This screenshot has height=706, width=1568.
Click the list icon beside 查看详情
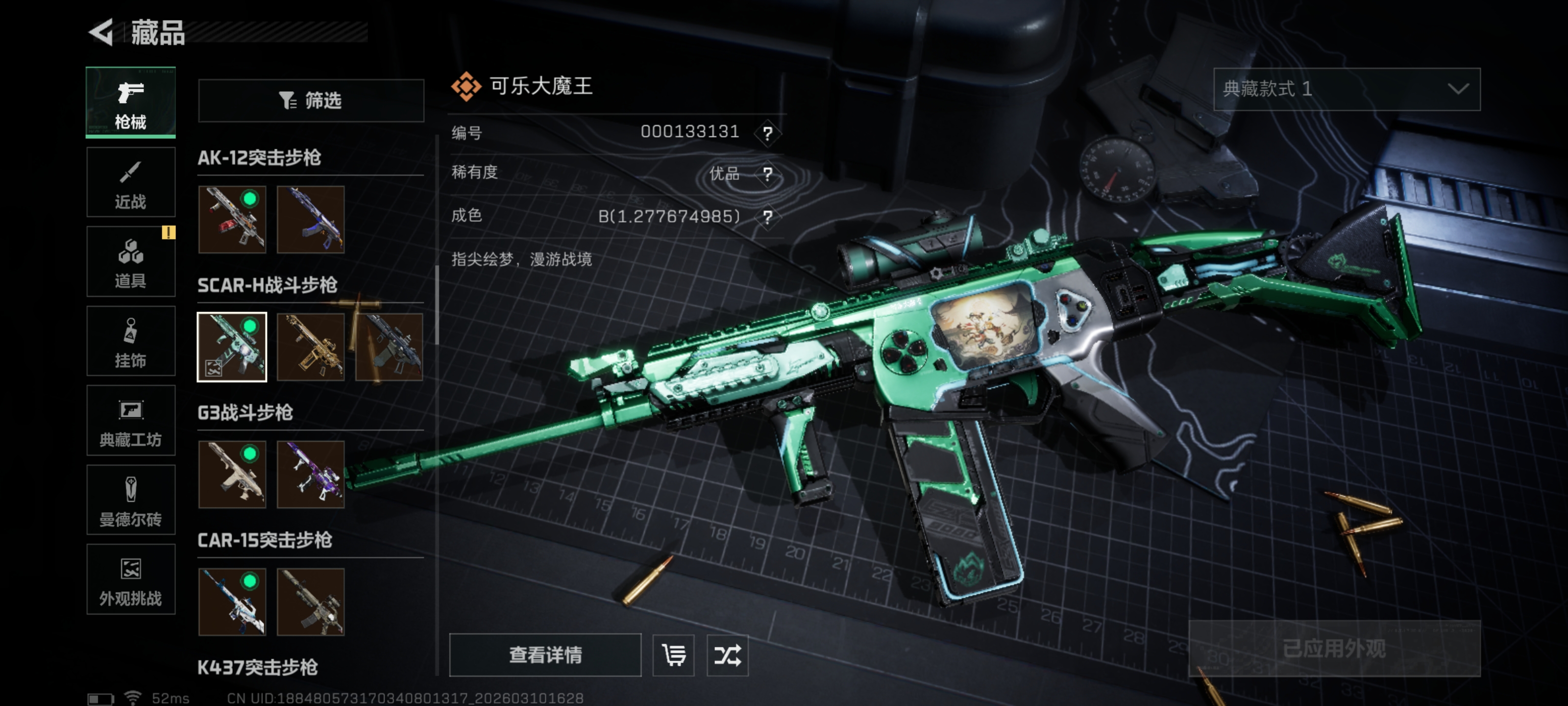[673, 655]
